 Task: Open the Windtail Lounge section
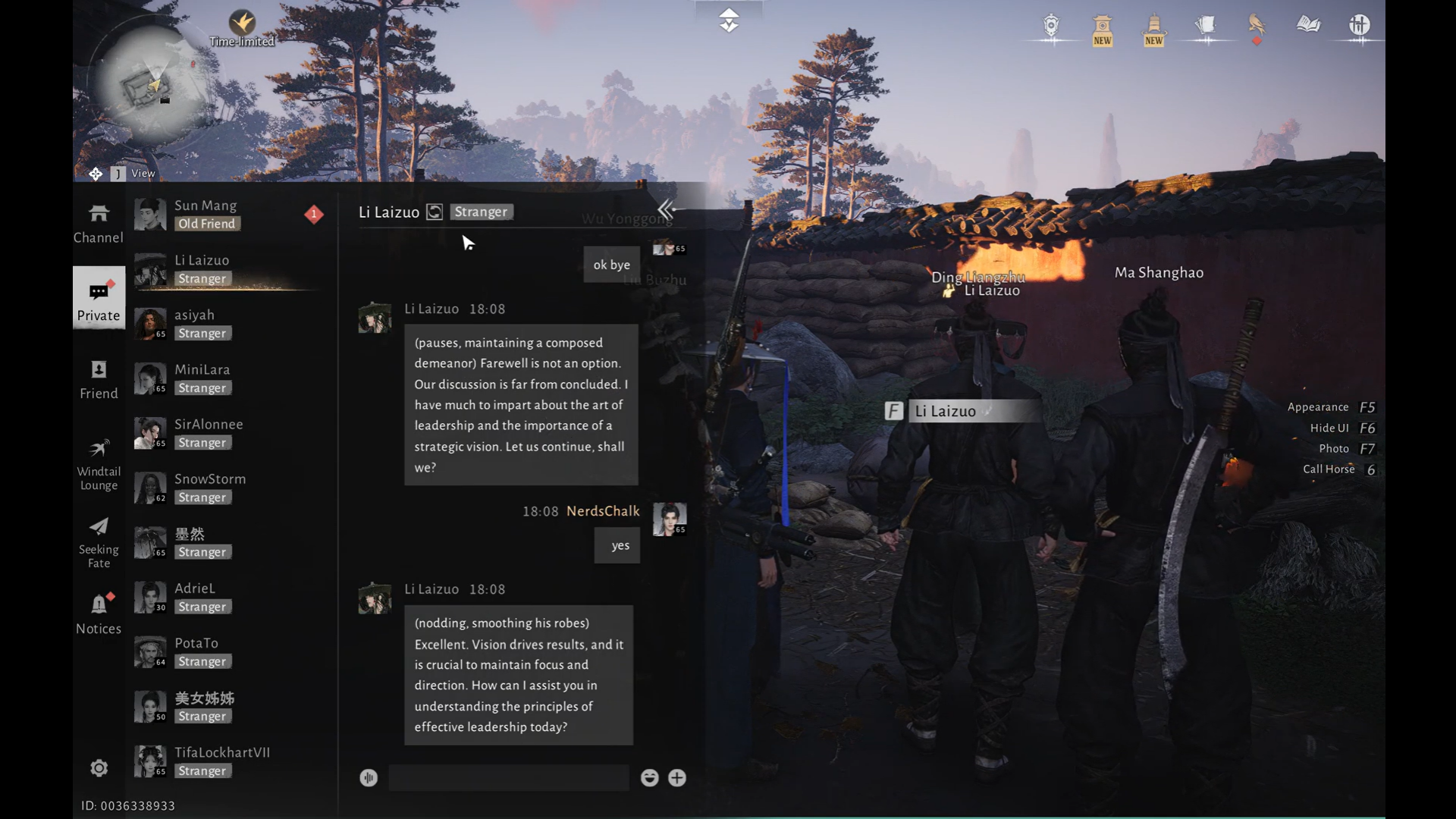pos(99,464)
